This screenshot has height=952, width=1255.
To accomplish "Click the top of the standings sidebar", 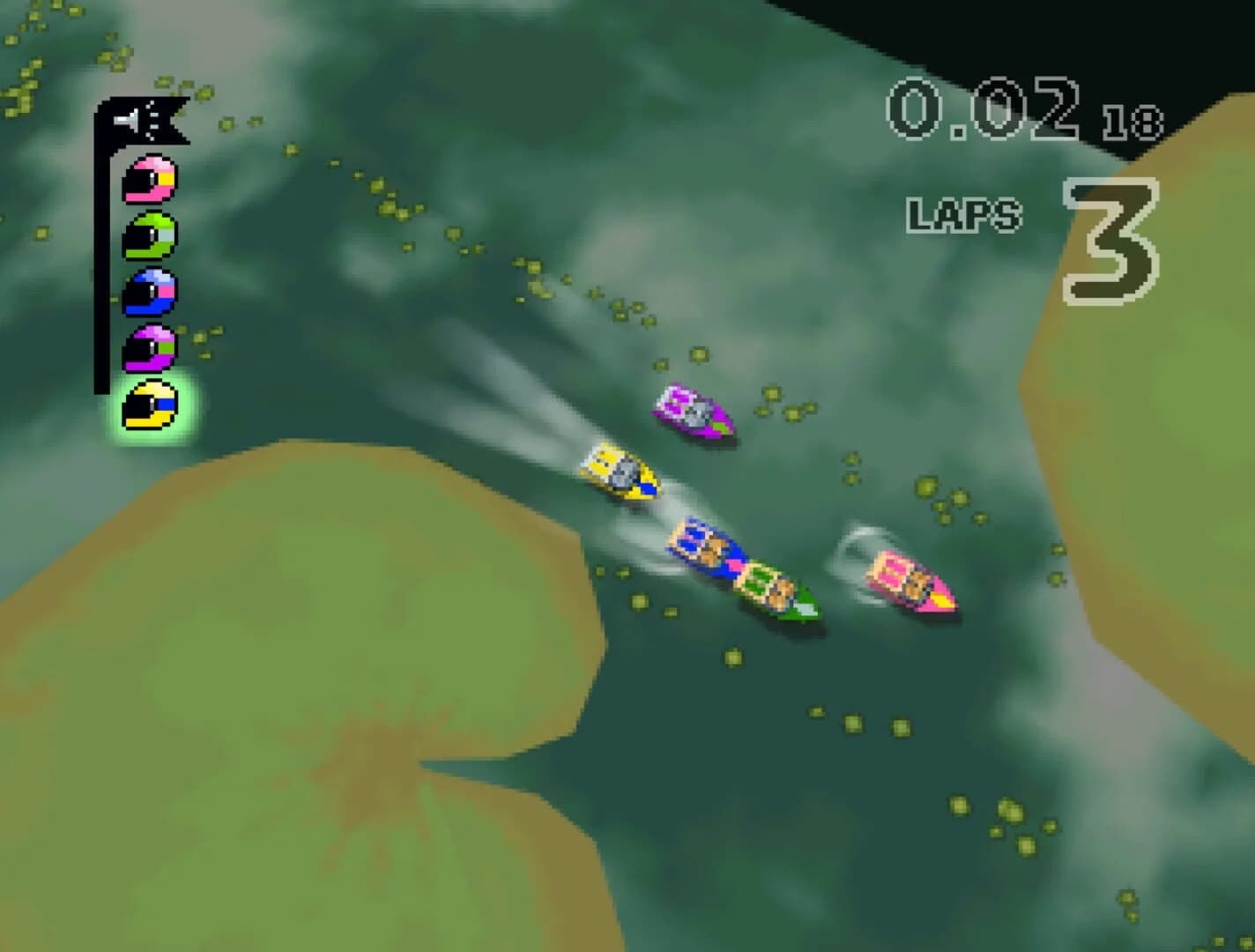I will click(132, 115).
